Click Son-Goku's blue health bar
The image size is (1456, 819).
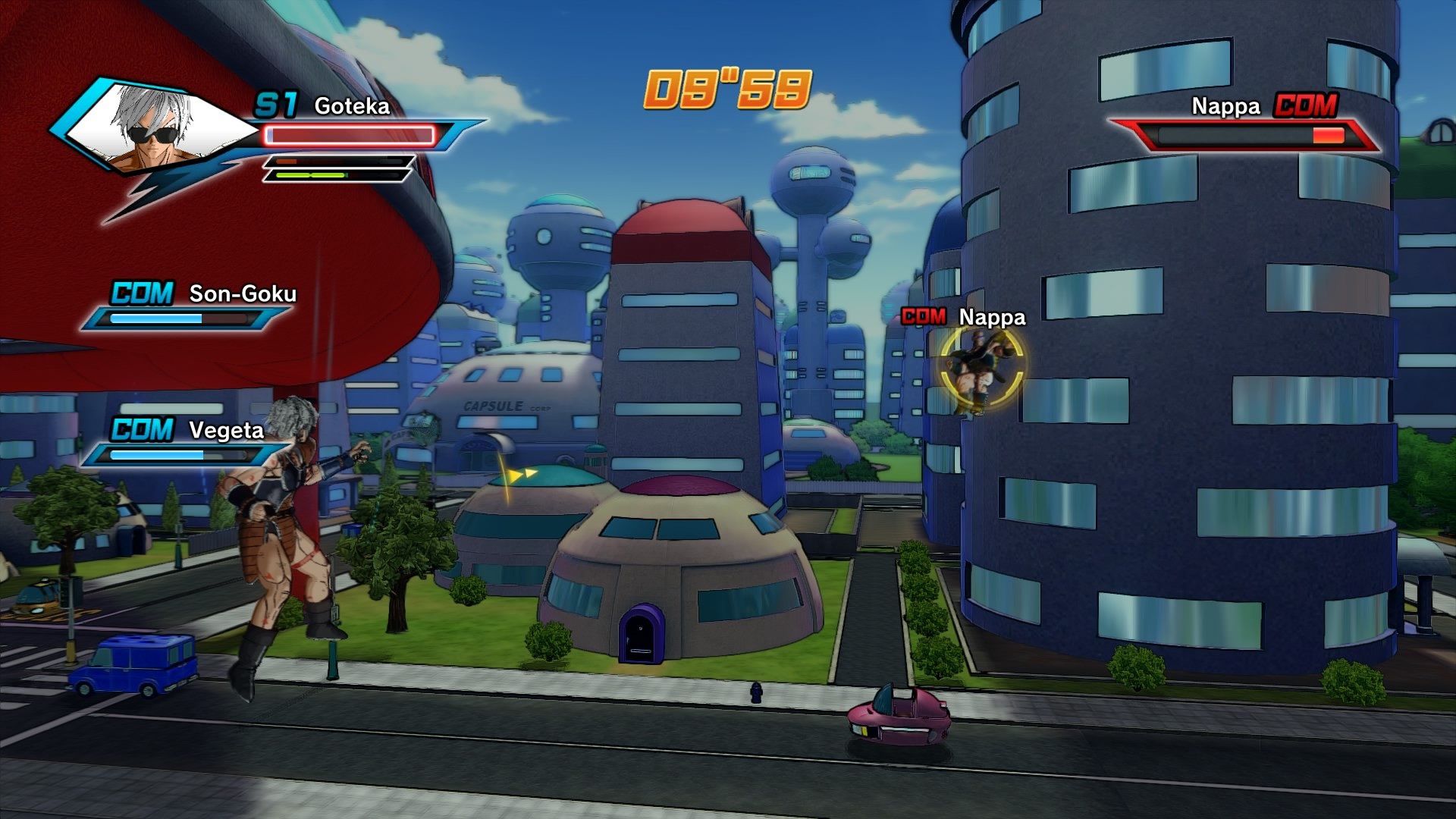178,319
